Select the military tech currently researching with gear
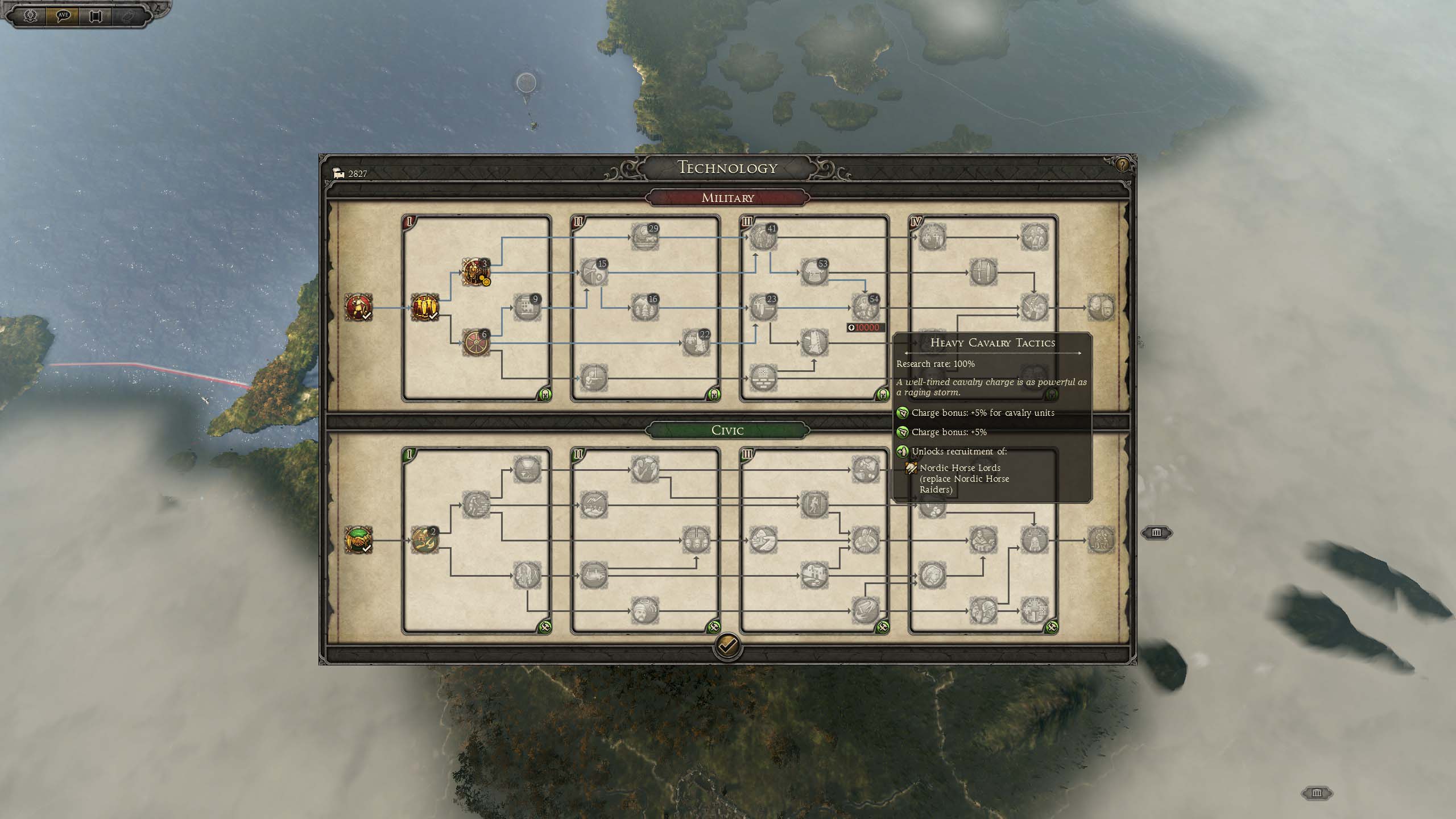The image size is (1456, 819). tap(475, 272)
